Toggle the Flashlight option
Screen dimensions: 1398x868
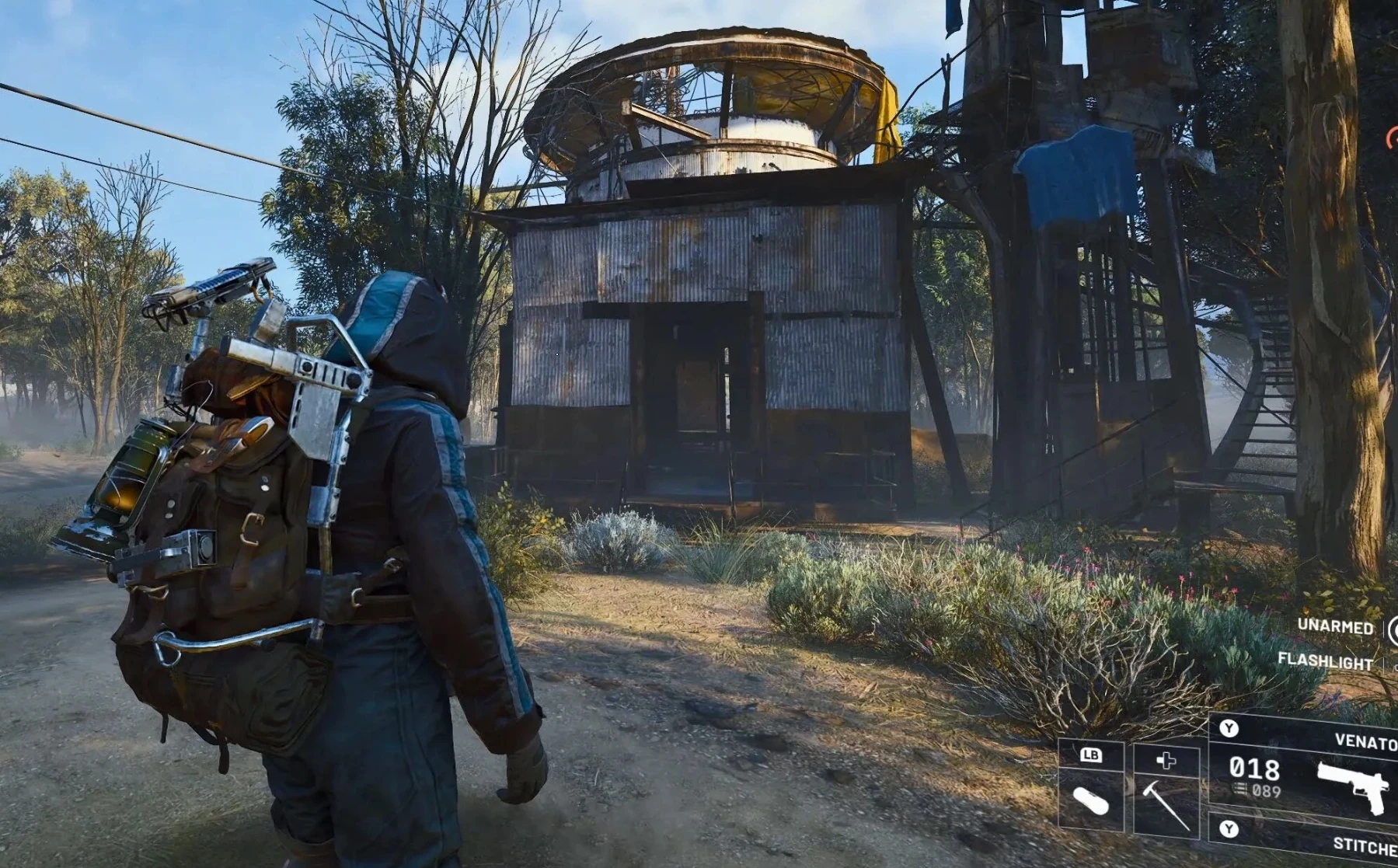coord(1325,661)
